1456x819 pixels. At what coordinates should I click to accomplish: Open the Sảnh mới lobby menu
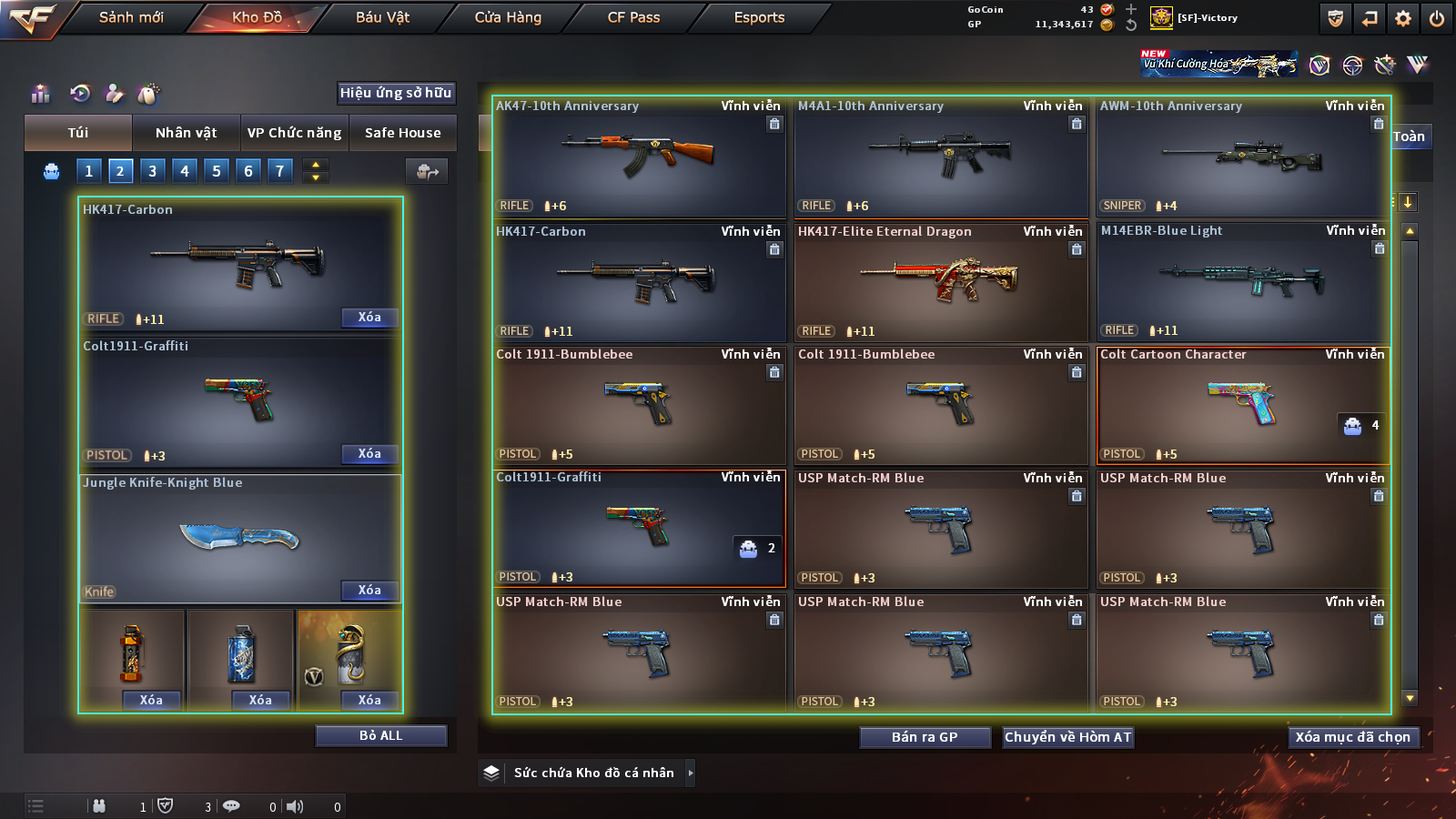(x=131, y=17)
